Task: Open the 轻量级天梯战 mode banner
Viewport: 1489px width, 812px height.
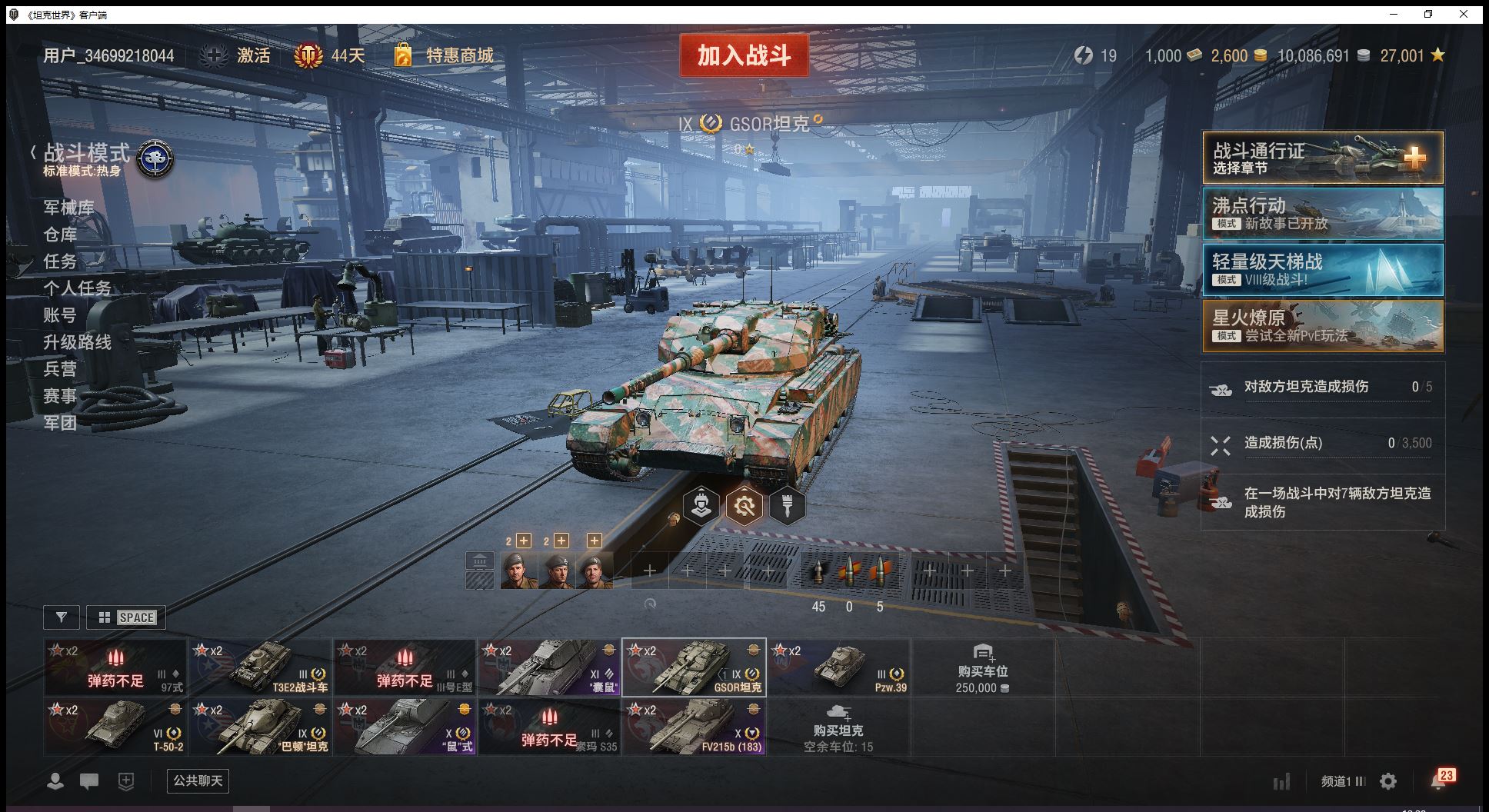Action: click(1322, 270)
